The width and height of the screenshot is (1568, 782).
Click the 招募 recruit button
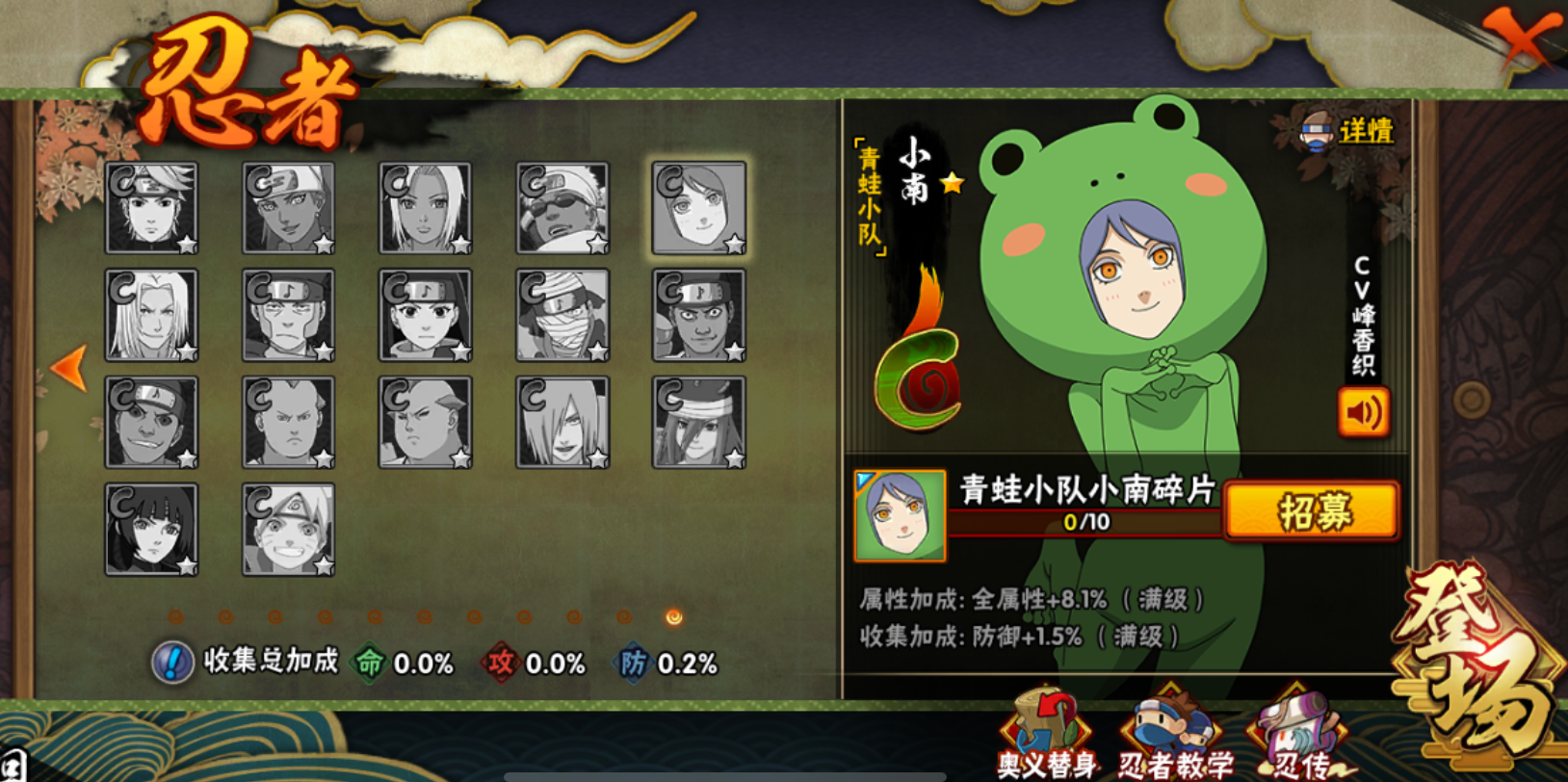[x=1312, y=511]
